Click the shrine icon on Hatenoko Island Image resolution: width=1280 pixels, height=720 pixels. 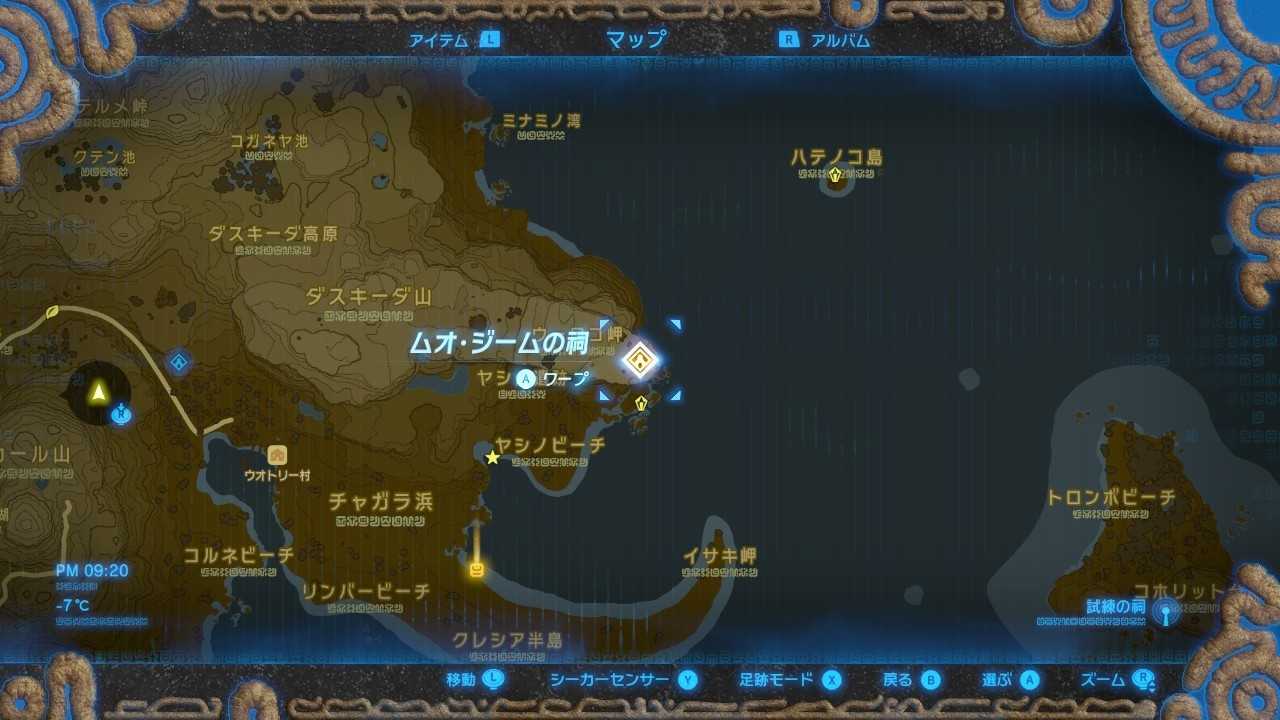pos(835,174)
